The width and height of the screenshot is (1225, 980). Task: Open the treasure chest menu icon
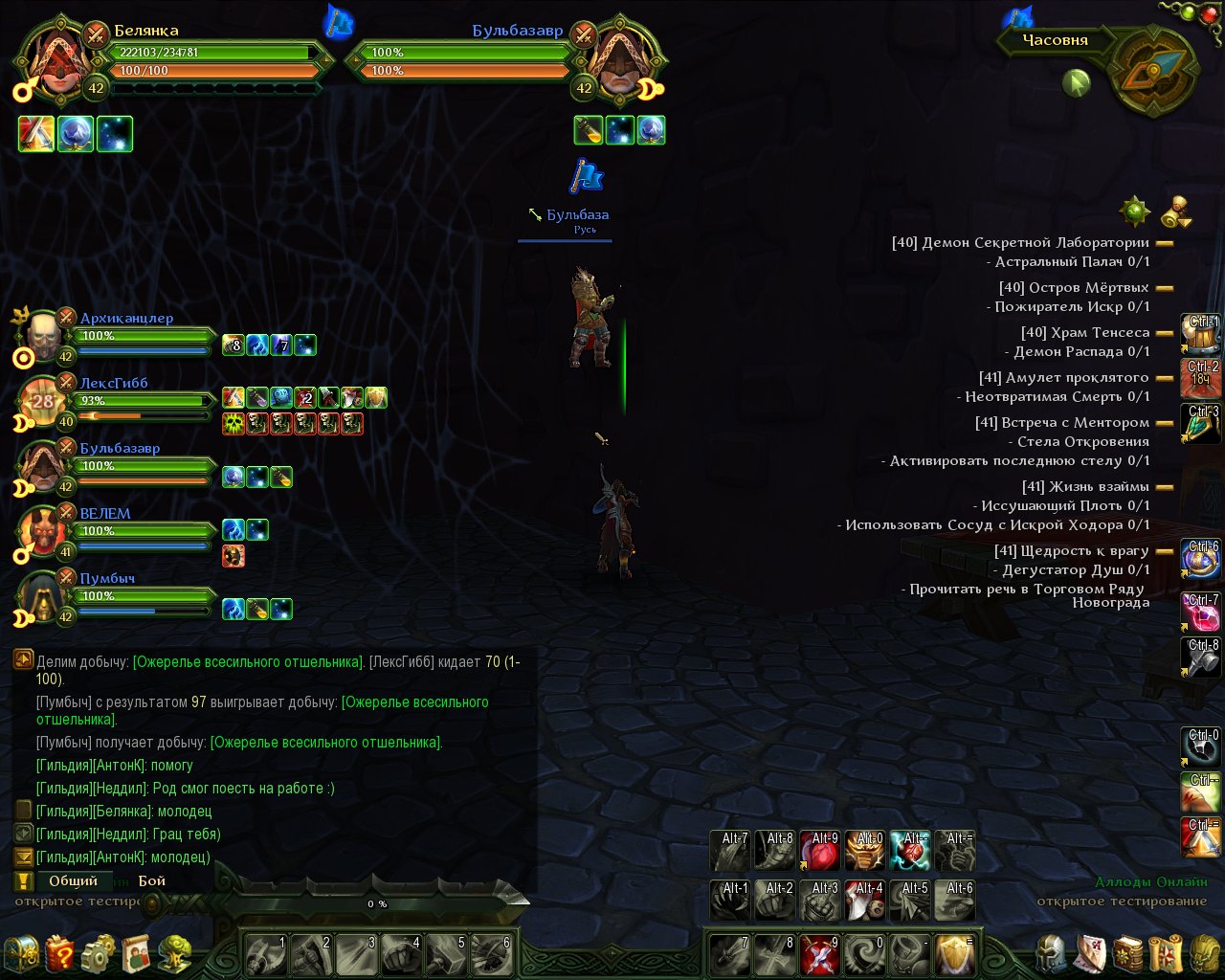pos(21,954)
